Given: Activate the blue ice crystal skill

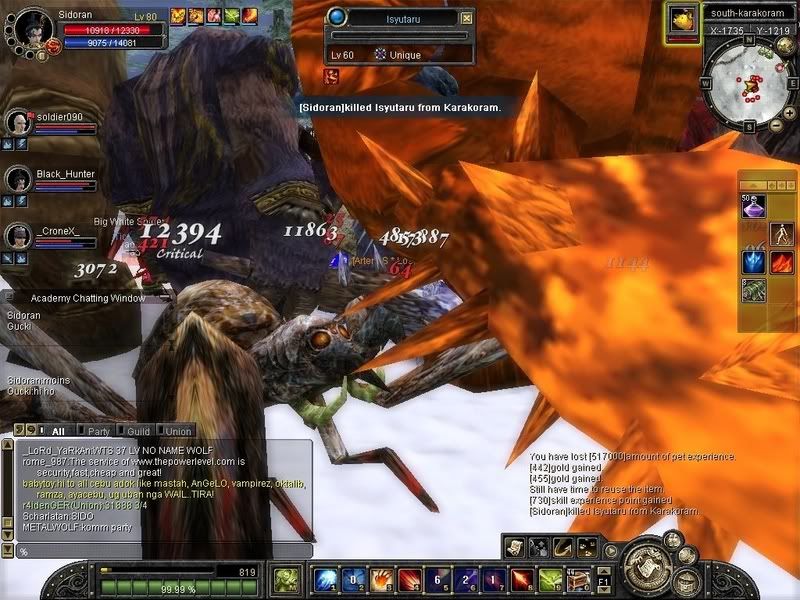Looking at the screenshot, I should 752,262.
